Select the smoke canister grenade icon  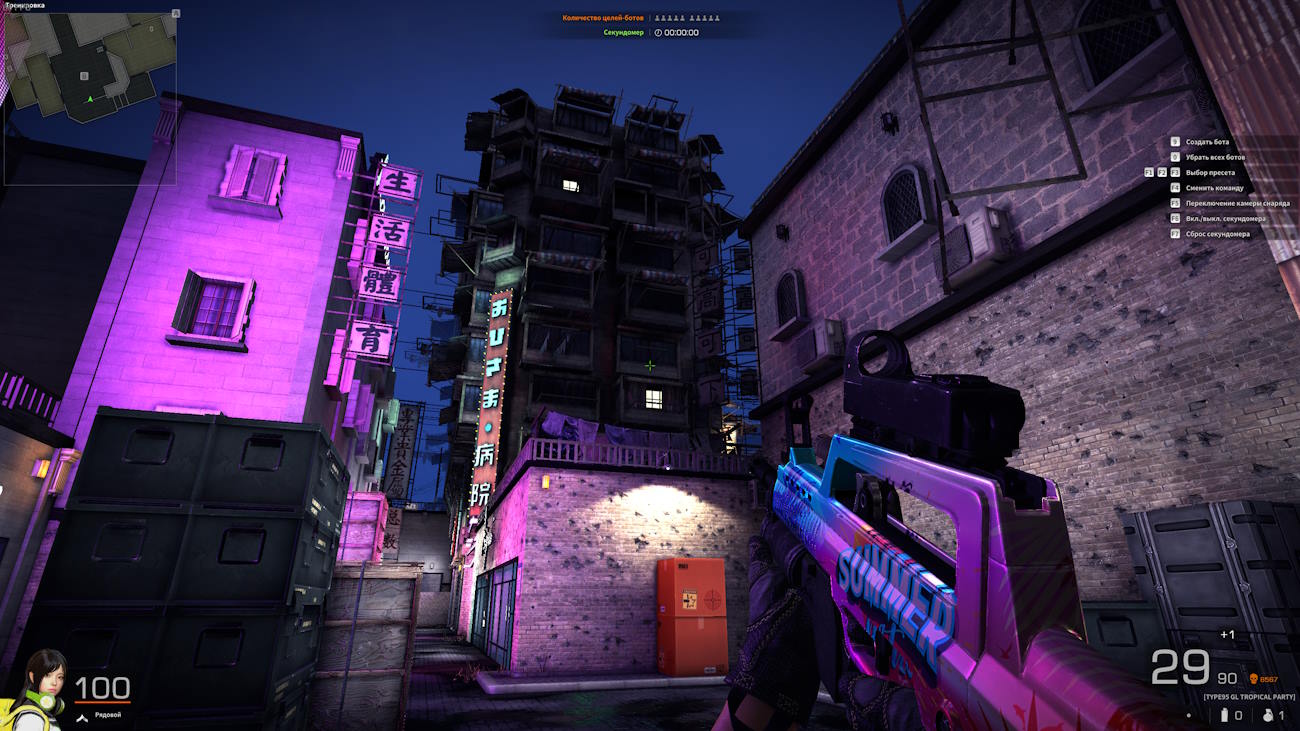[x=1224, y=715]
